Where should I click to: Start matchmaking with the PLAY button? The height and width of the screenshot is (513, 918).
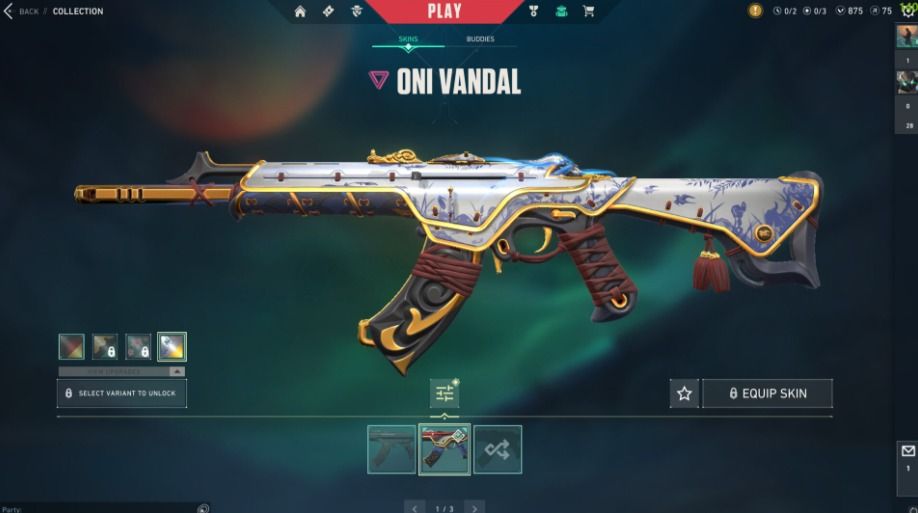pyautogui.click(x=444, y=11)
